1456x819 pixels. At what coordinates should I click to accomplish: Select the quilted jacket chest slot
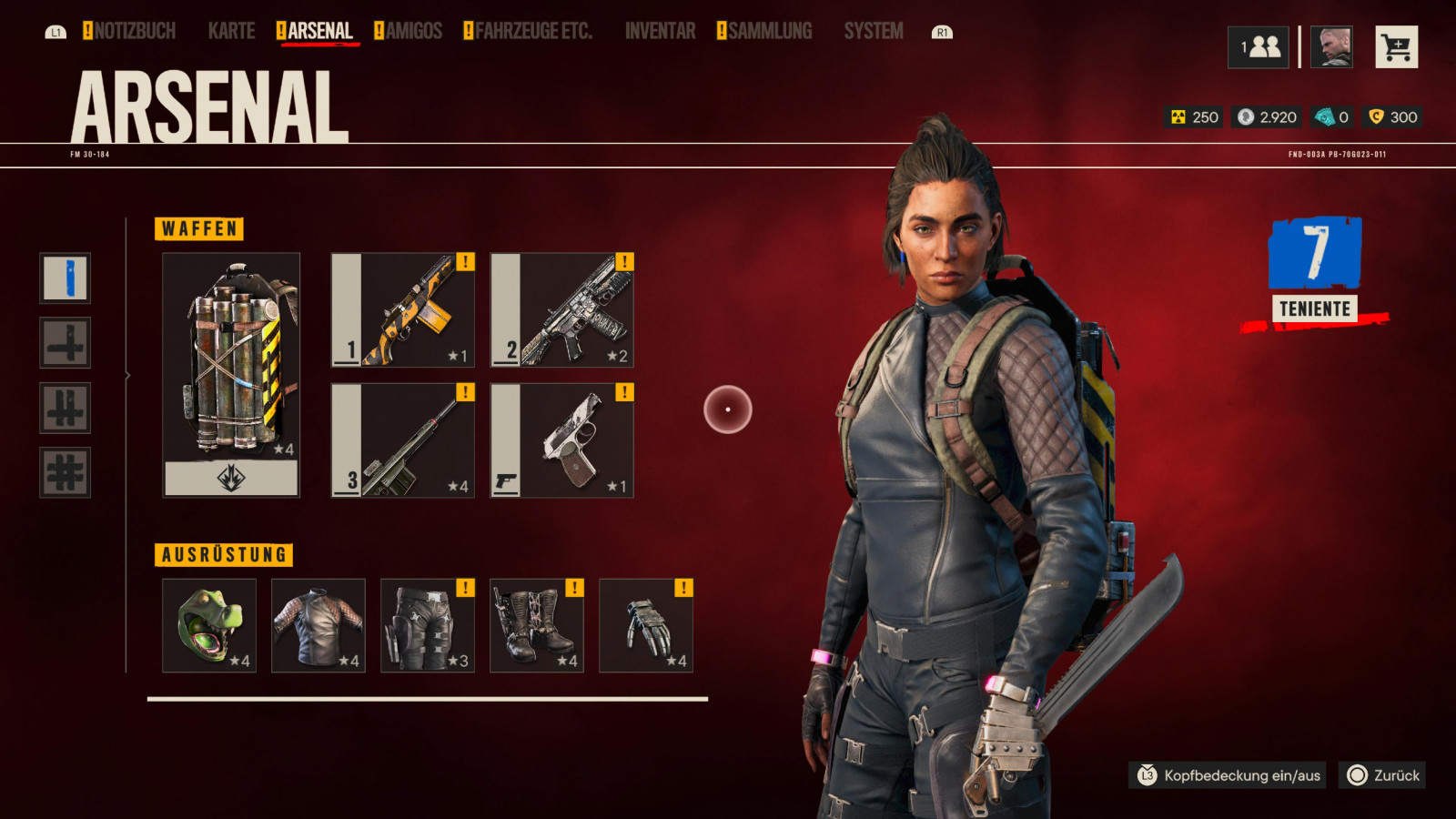pyautogui.click(x=318, y=626)
